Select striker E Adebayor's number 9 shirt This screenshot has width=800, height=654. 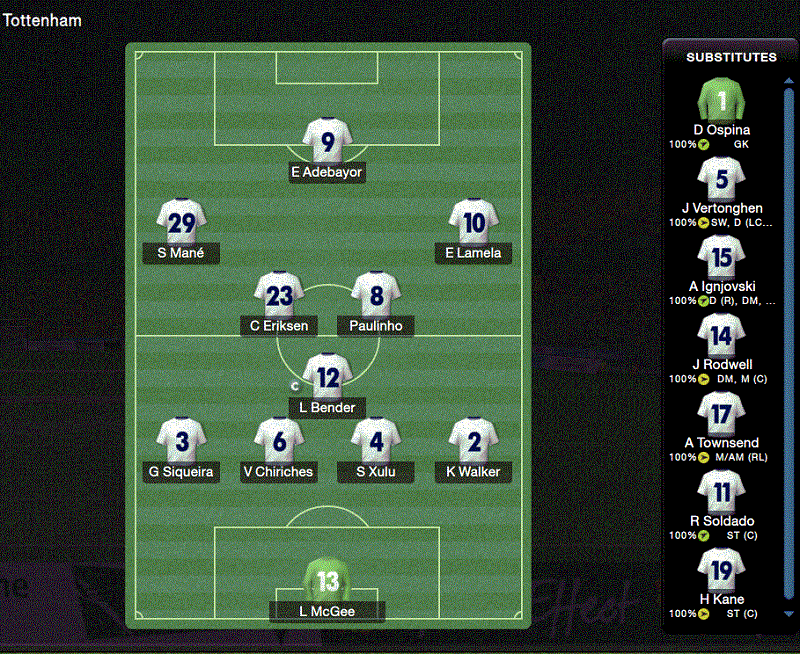pos(328,142)
